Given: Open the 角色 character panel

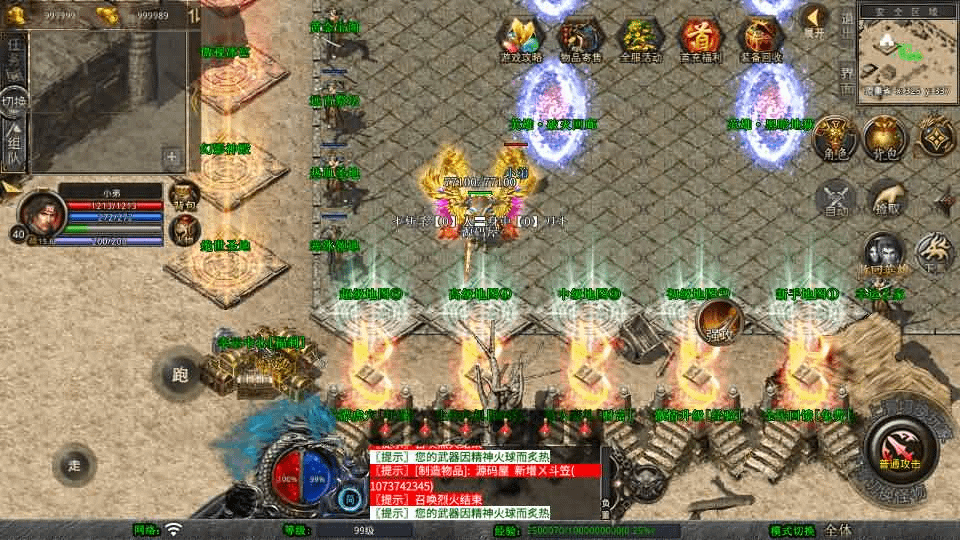Looking at the screenshot, I should click(x=832, y=138).
